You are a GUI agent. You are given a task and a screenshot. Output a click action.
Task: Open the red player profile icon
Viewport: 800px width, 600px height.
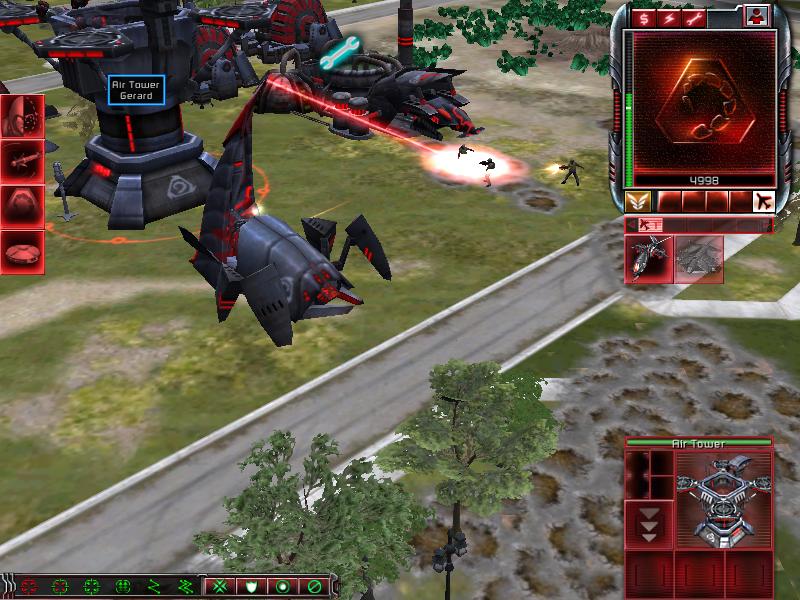coord(757,17)
